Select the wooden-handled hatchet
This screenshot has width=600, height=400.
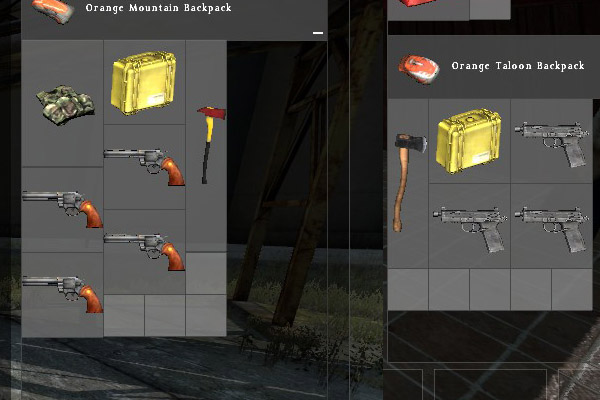point(404,180)
